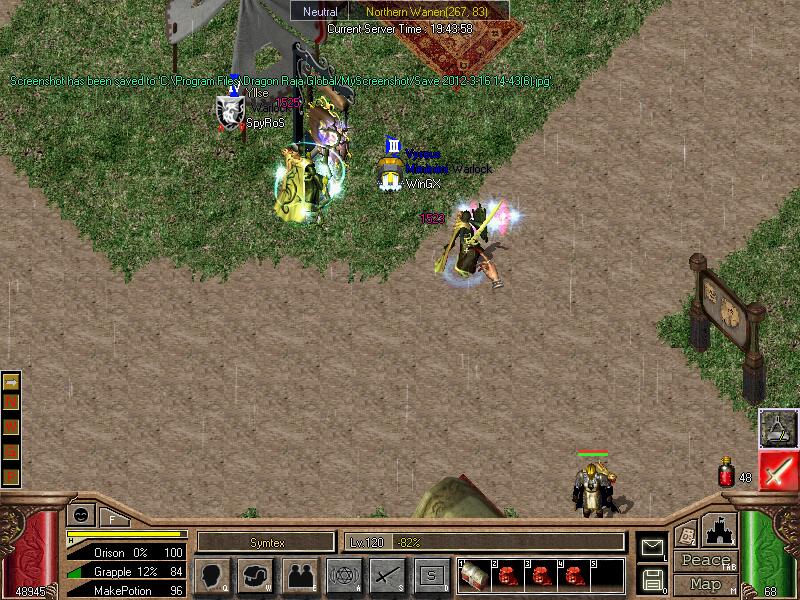Use the red health potion with 48 count
Image resolution: width=800 pixels, height=600 pixels.
[726, 472]
